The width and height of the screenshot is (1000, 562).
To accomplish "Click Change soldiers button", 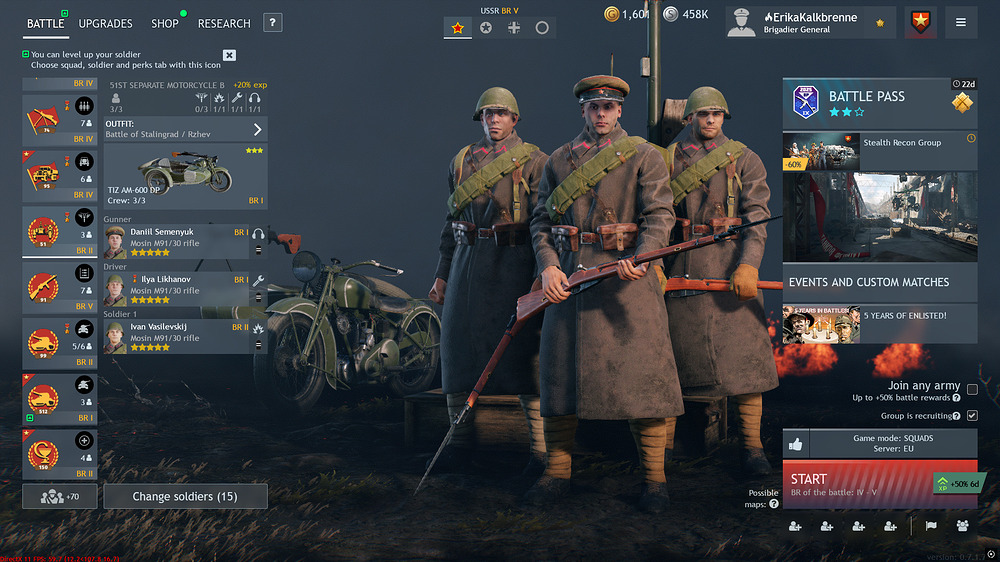I will [185, 496].
